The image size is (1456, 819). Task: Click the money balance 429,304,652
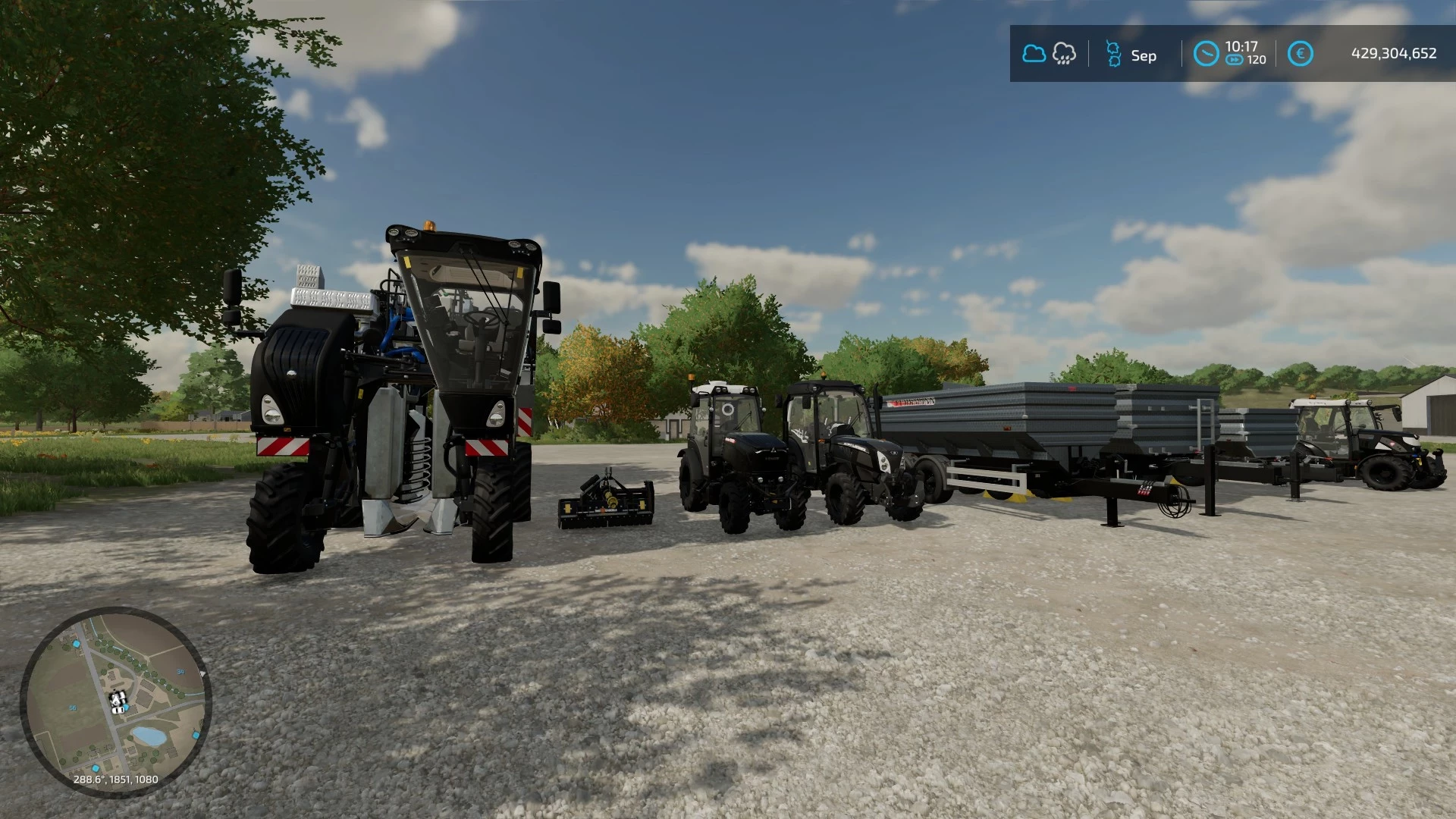point(1394,53)
